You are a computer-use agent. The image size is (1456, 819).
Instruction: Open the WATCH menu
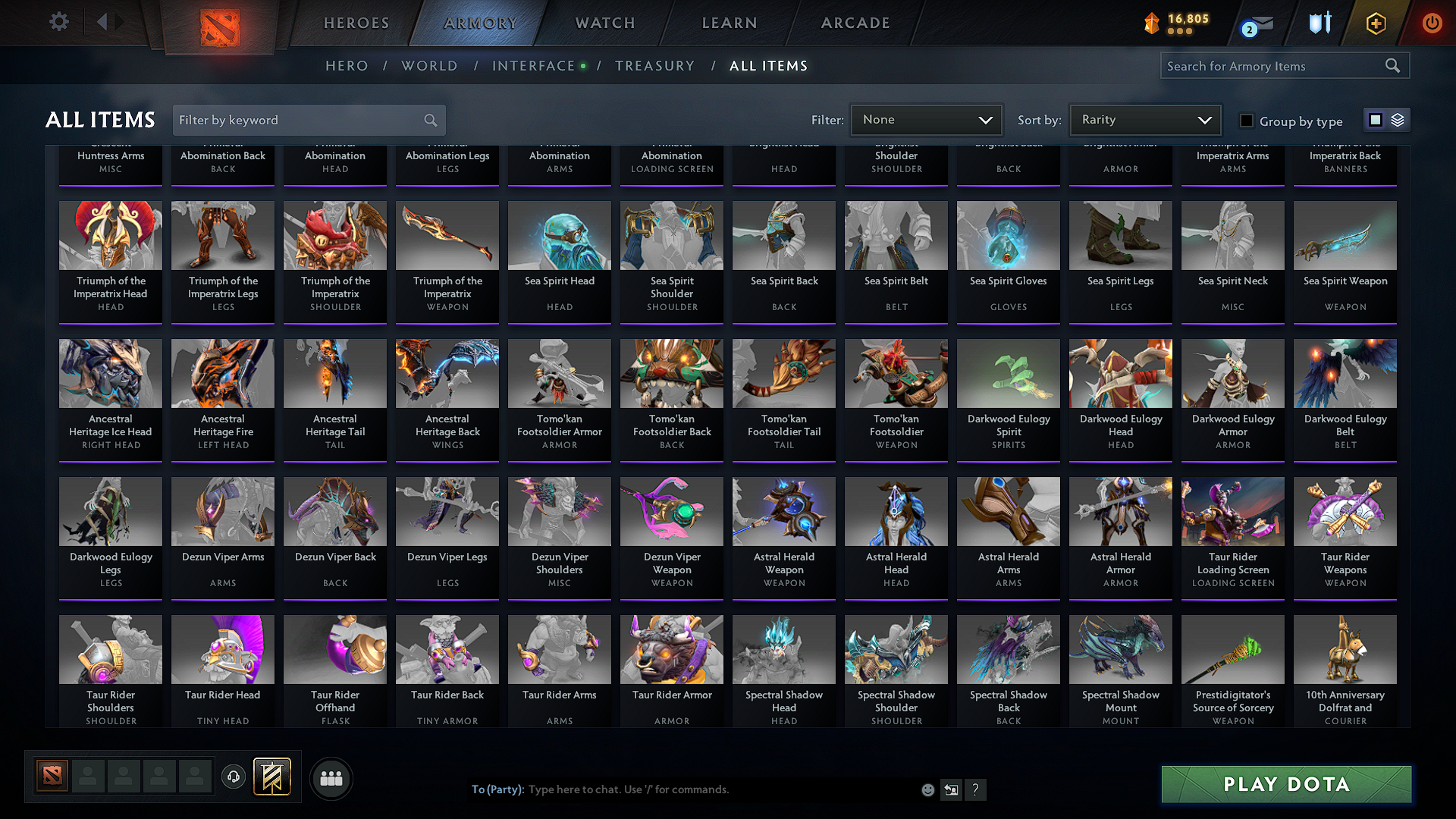[604, 23]
